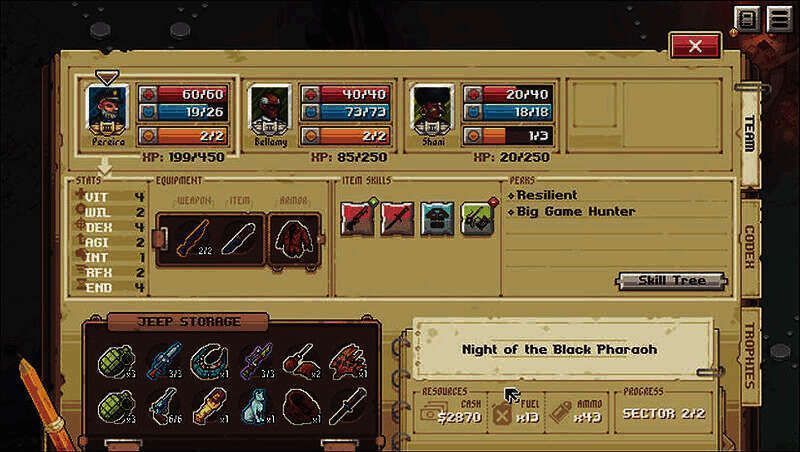The height and width of the screenshot is (452, 800).
Task: Select the Team tab
Action: click(748, 135)
